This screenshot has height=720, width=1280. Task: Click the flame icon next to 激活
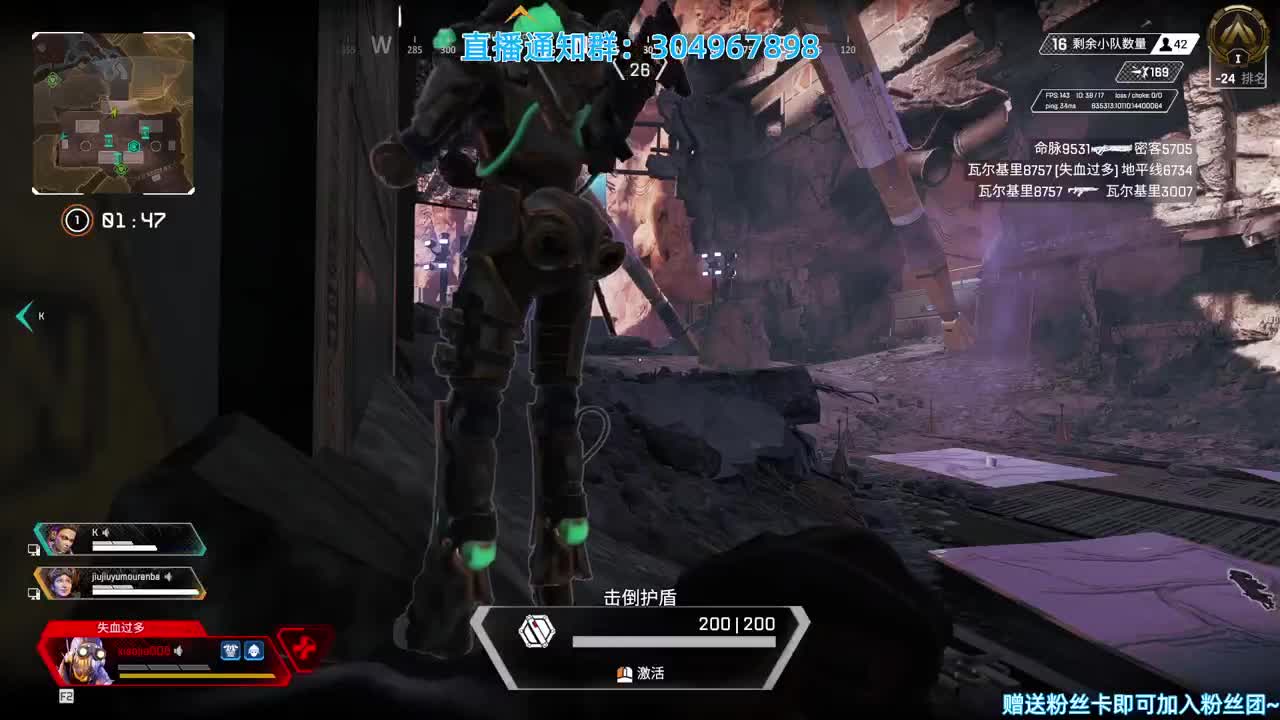coord(623,675)
